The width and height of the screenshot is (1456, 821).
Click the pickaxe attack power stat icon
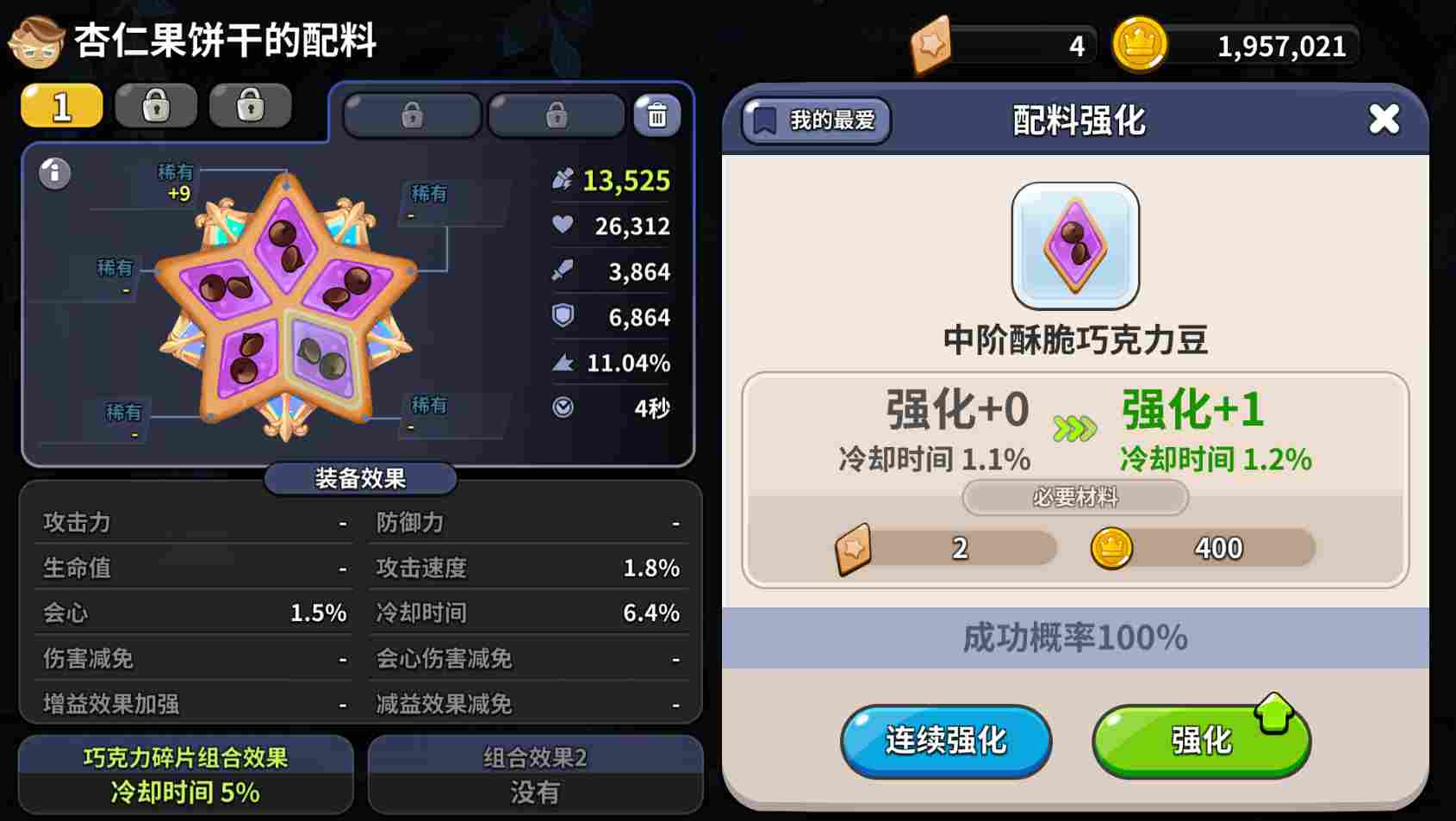click(x=564, y=181)
